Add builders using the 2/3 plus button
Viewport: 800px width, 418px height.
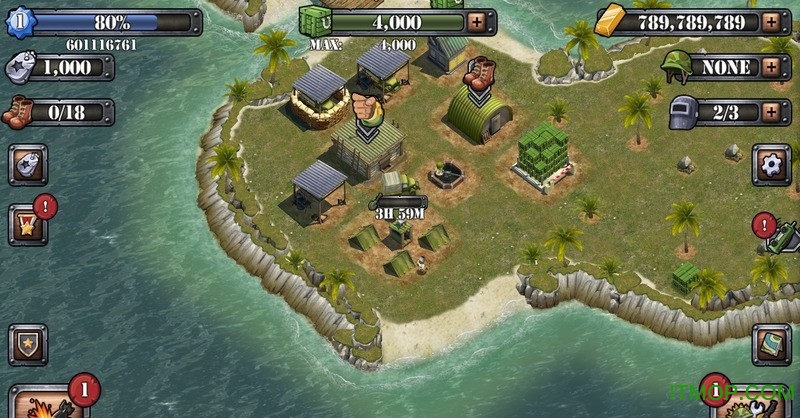tap(770, 111)
